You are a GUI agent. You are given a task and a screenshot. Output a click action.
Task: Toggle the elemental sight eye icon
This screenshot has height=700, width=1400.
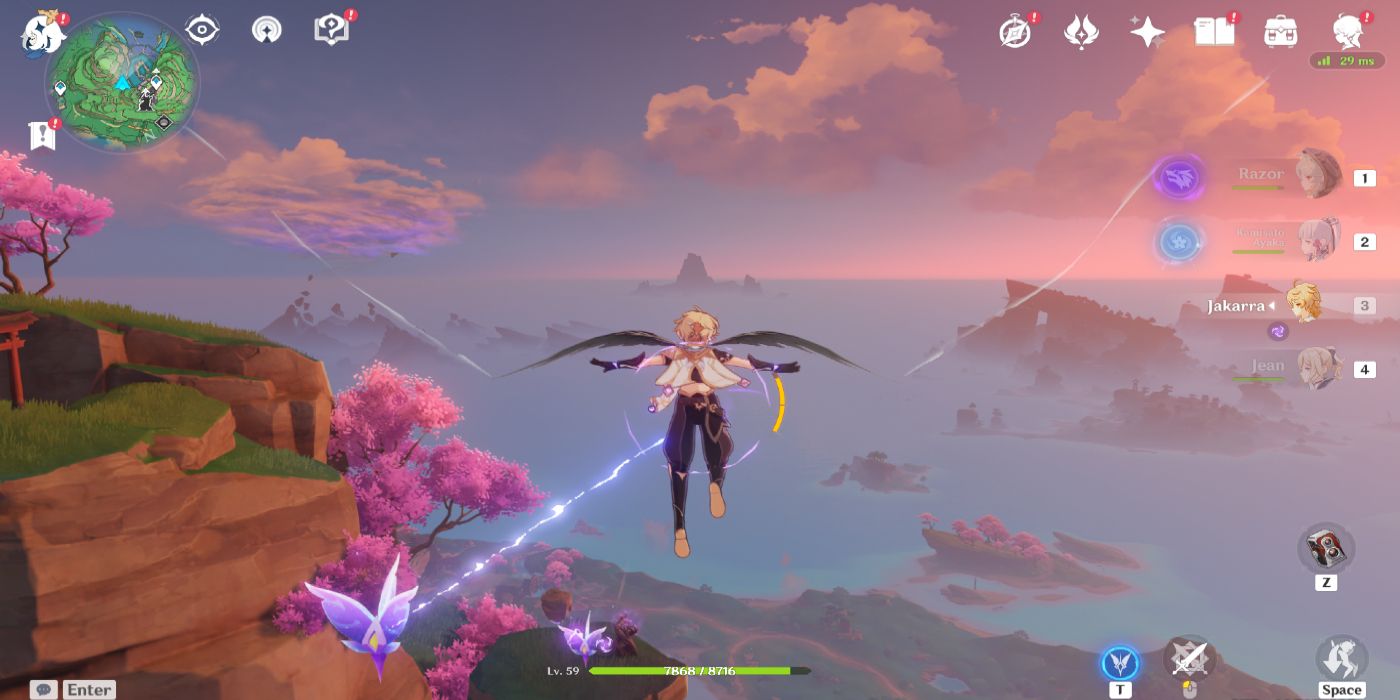click(x=201, y=30)
